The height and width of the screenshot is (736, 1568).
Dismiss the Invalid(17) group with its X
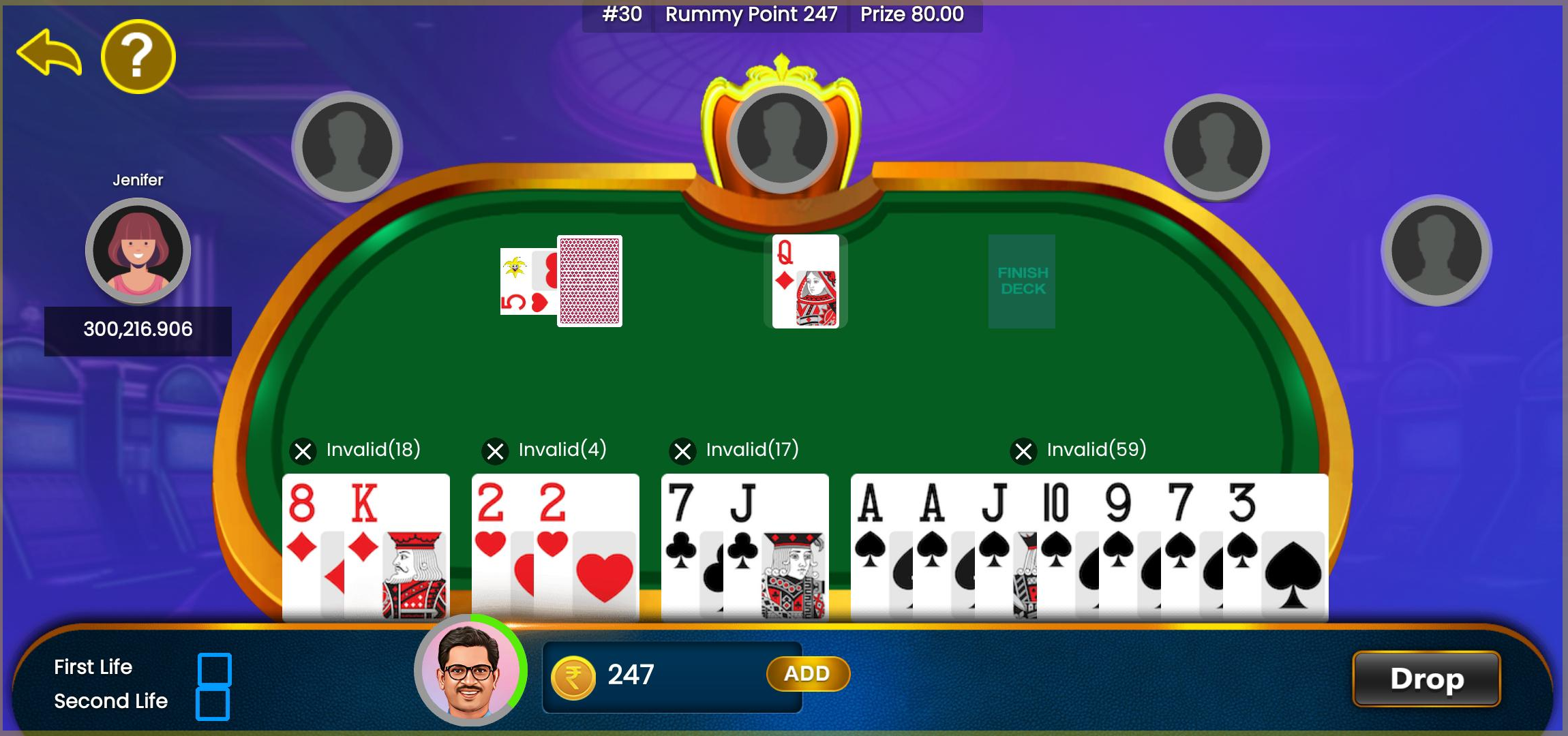[682, 450]
